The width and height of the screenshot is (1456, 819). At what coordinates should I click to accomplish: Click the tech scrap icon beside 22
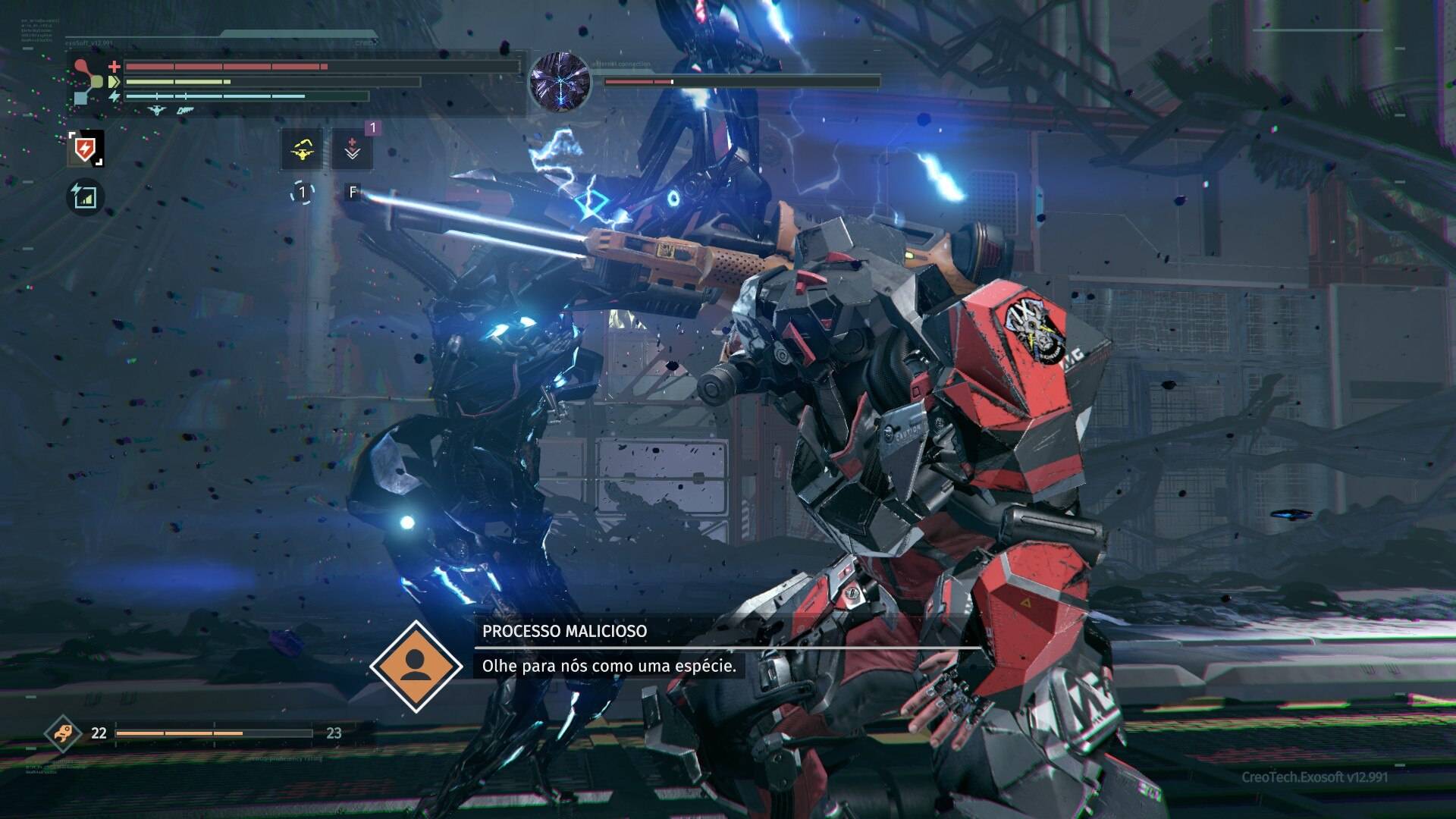[x=62, y=733]
